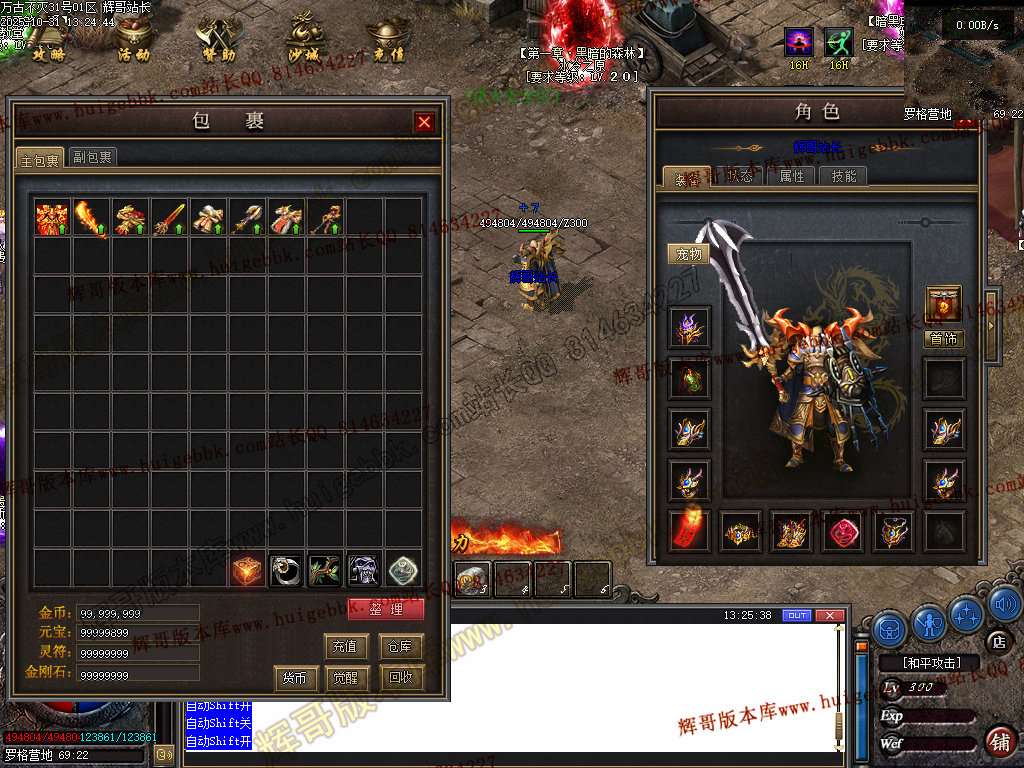Switch to the 副包裹 secondary bag tab
Screen dimensions: 1024x768
(93, 157)
